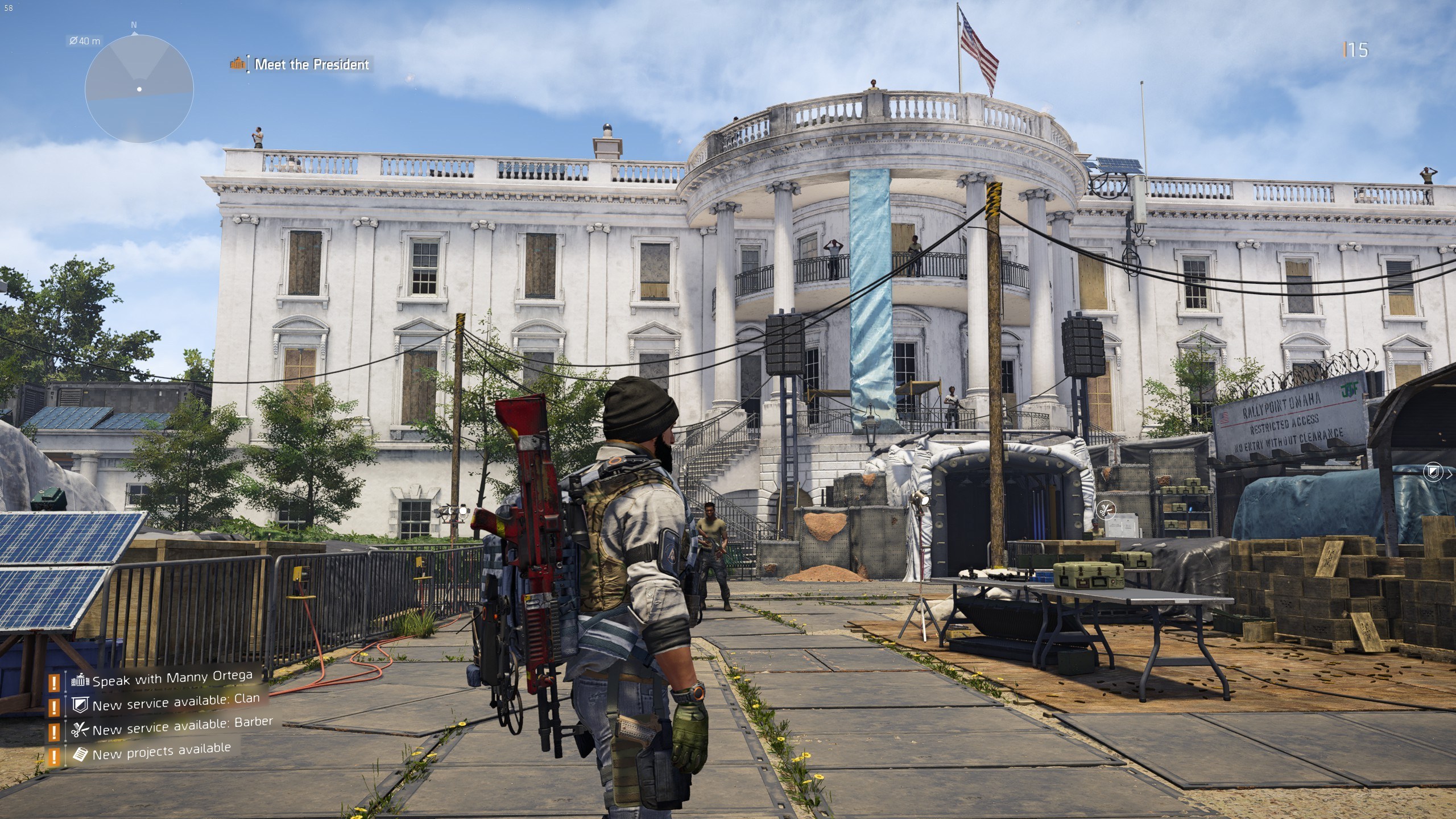Click the barber scissors world marker

click(1106, 510)
